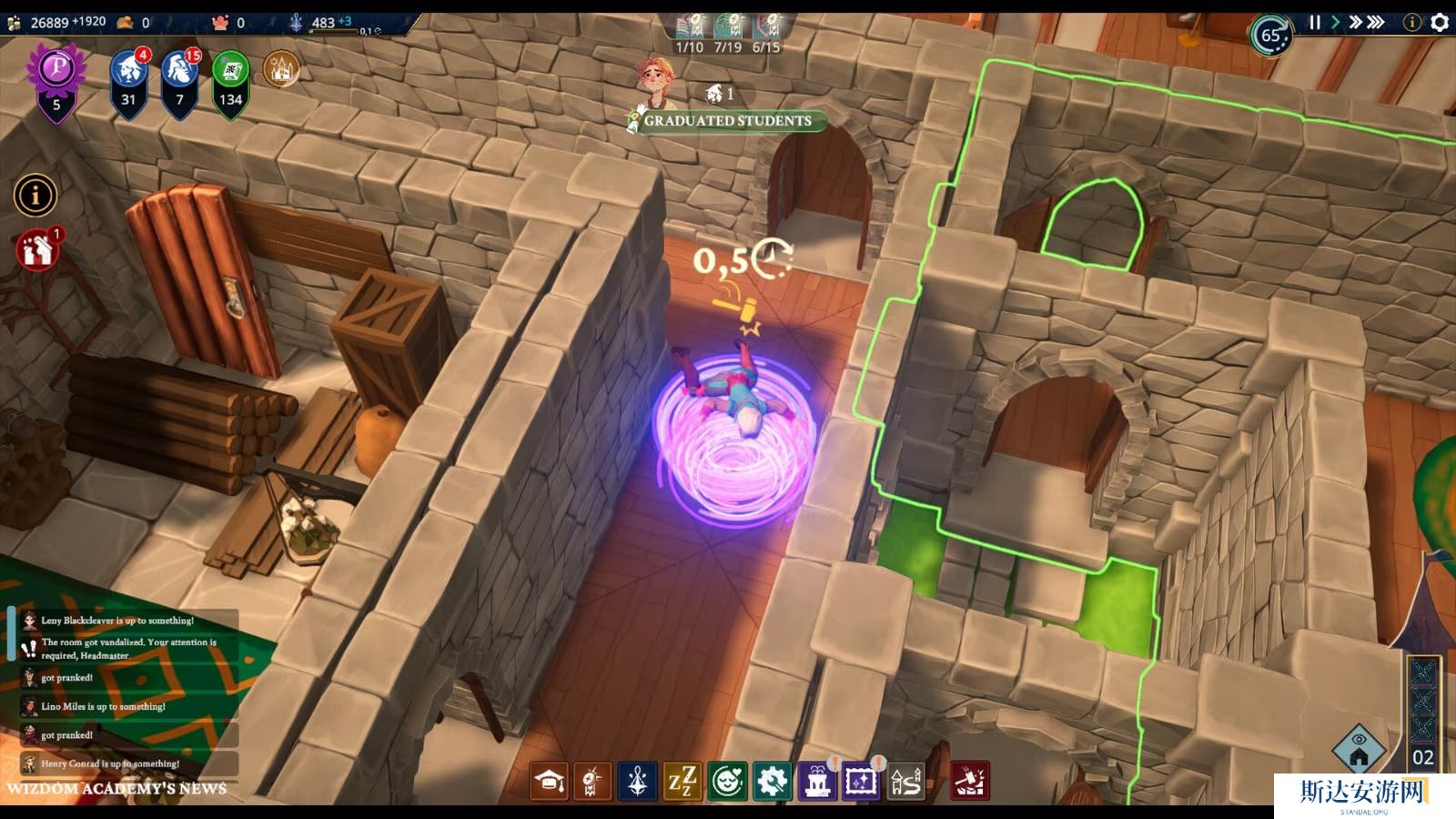Click the bronze castle icon
The image size is (1456, 819).
pos(281,69)
